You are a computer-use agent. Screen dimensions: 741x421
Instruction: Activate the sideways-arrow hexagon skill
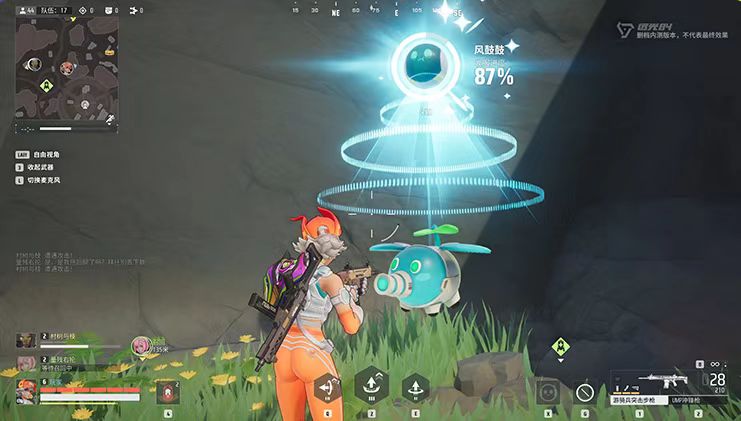coord(326,388)
